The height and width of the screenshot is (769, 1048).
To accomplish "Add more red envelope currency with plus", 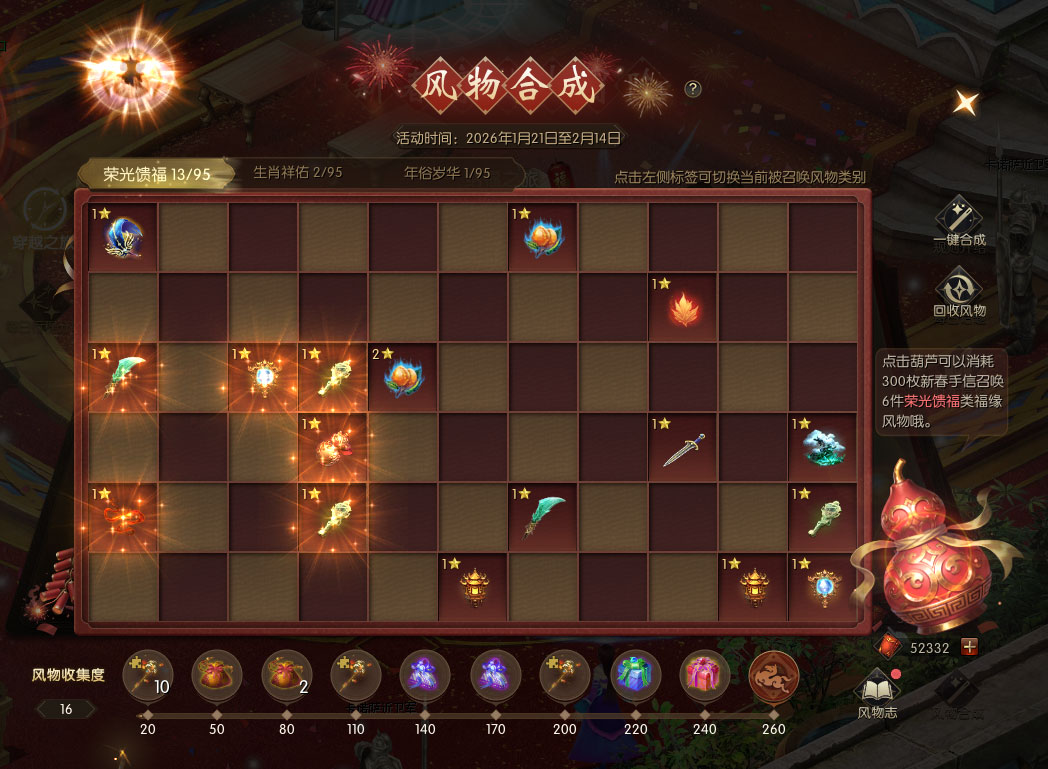I will tap(969, 647).
